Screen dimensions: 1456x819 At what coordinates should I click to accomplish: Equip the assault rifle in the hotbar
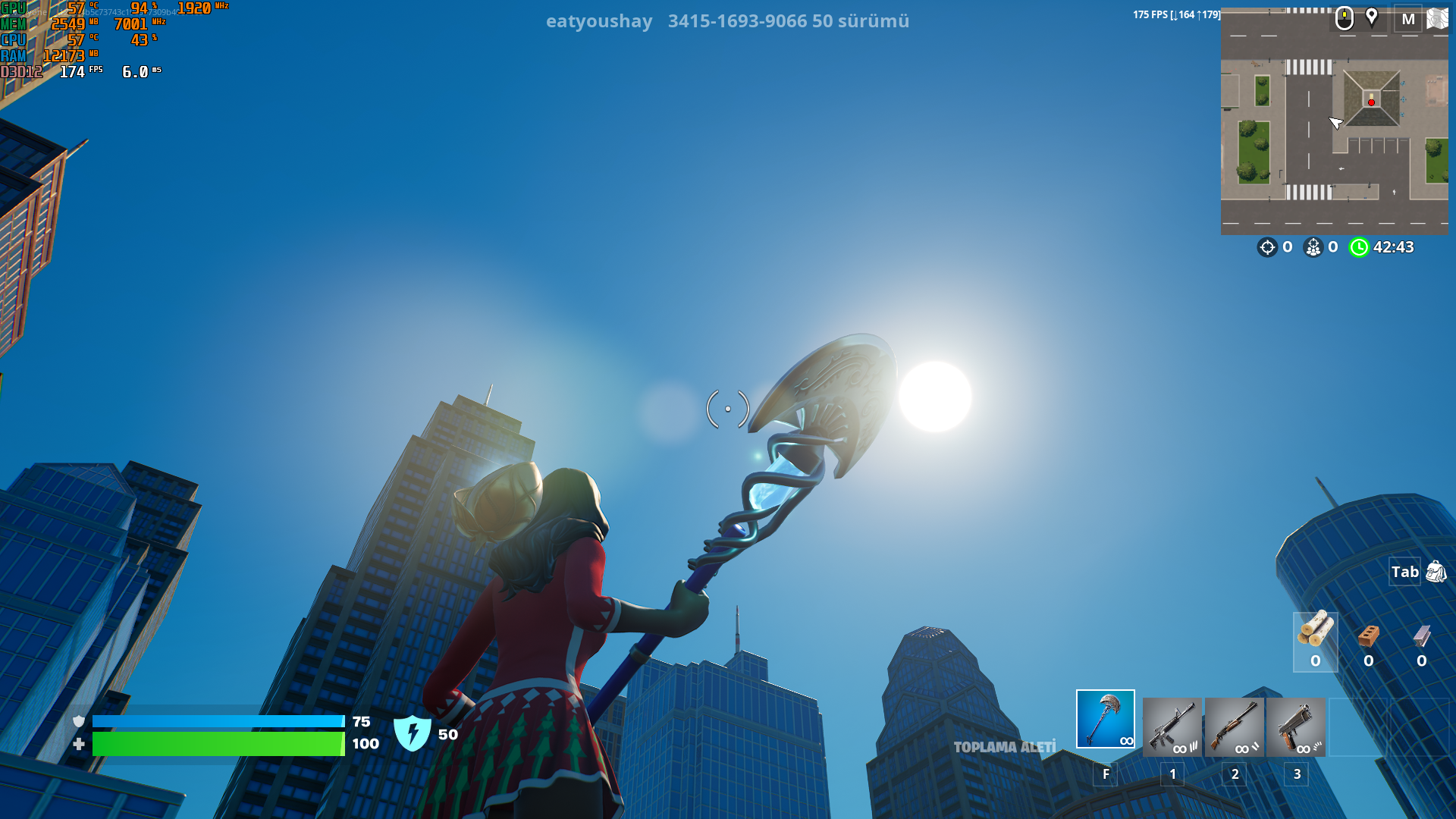(x=1172, y=727)
